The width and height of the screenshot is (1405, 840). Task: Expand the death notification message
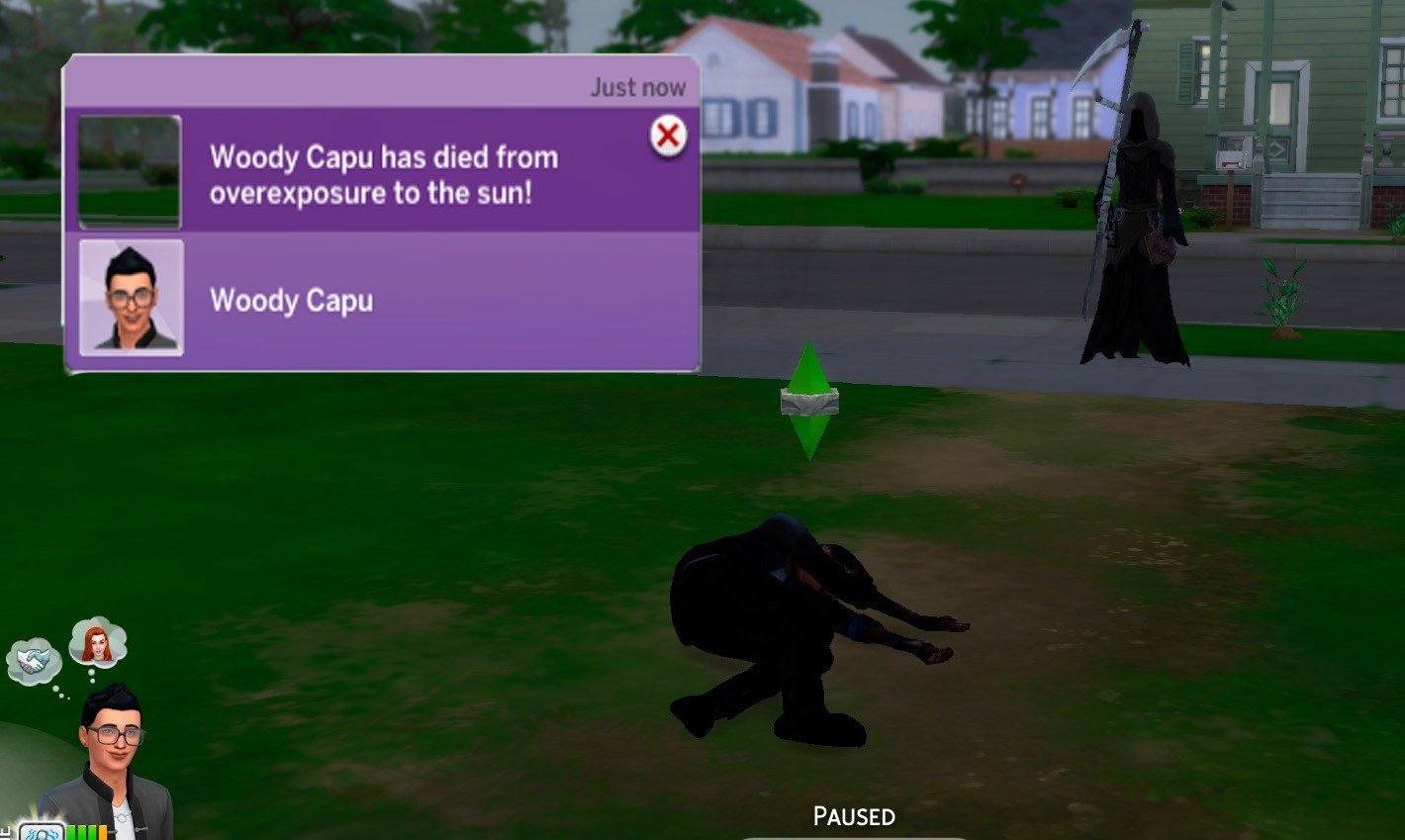(386, 174)
